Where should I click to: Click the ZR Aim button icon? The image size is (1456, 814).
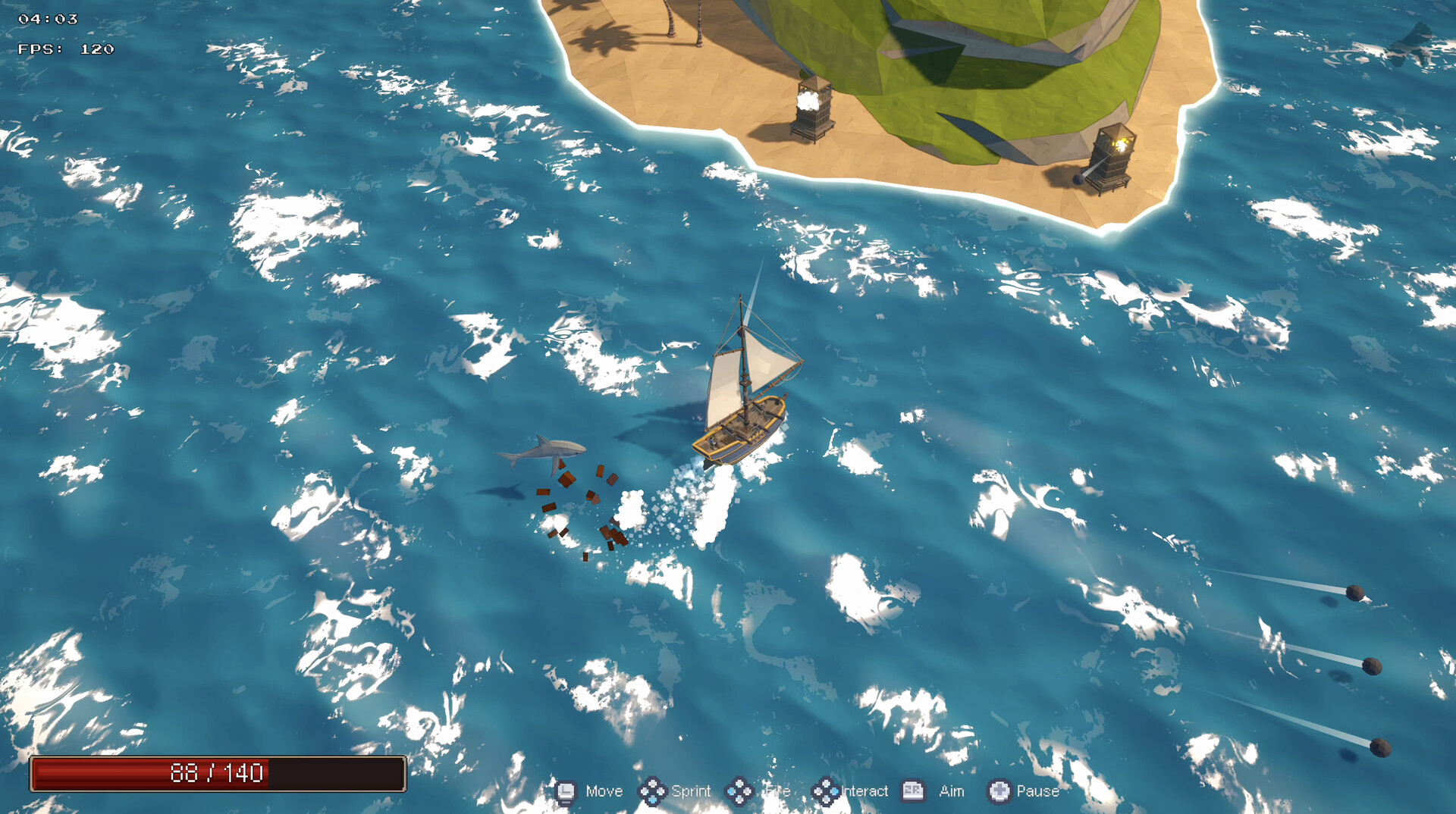pos(913,791)
